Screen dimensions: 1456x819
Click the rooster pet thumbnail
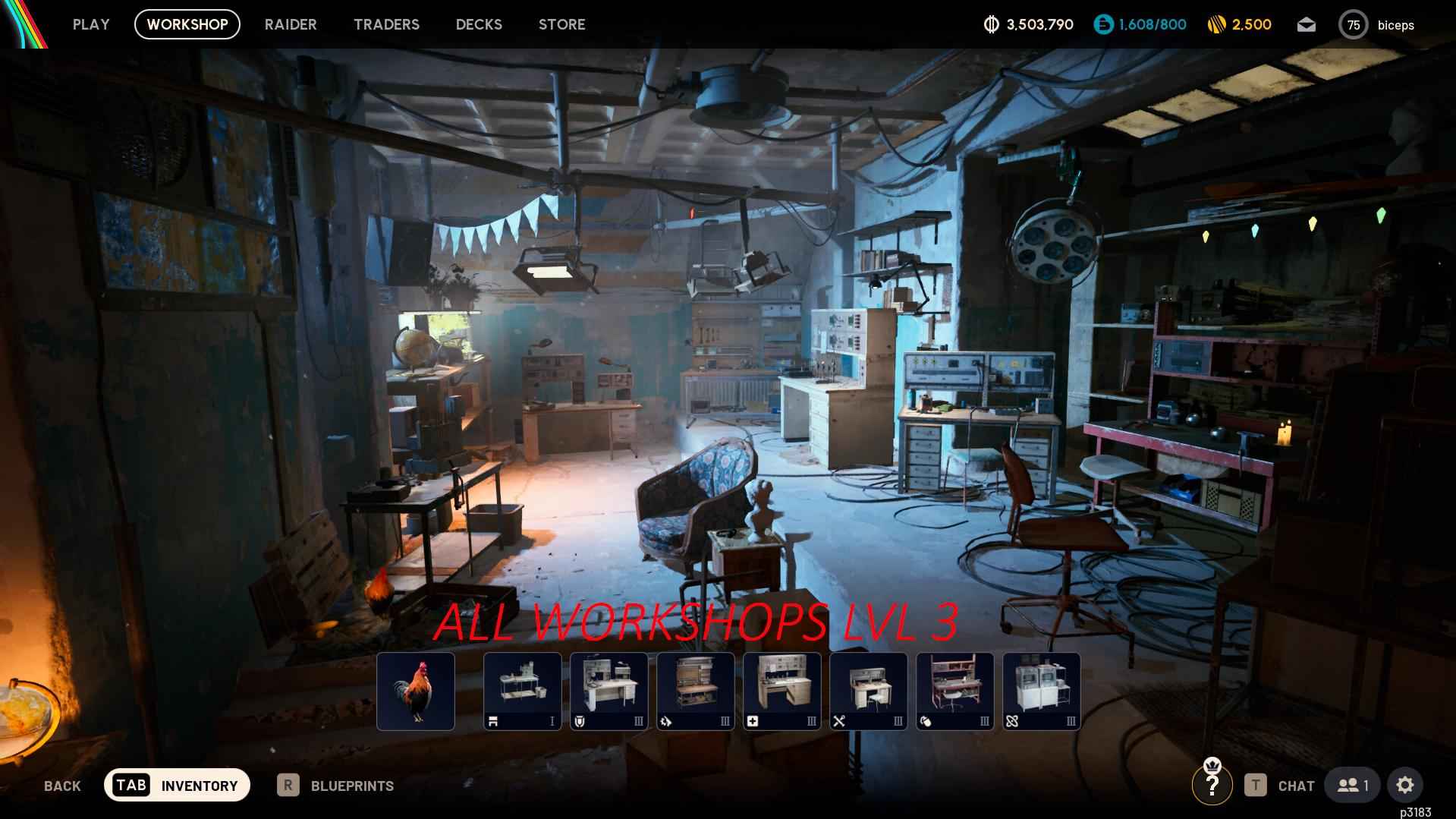point(415,691)
